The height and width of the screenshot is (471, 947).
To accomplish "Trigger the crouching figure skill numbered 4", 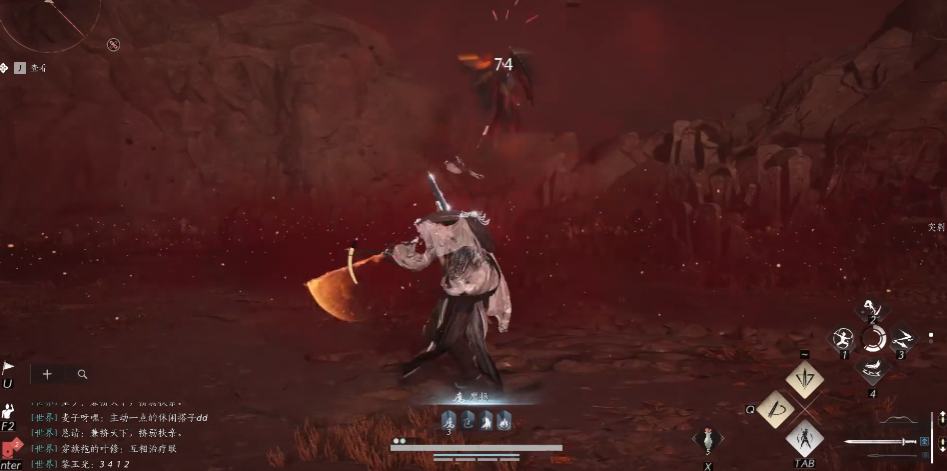I will [x=873, y=370].
